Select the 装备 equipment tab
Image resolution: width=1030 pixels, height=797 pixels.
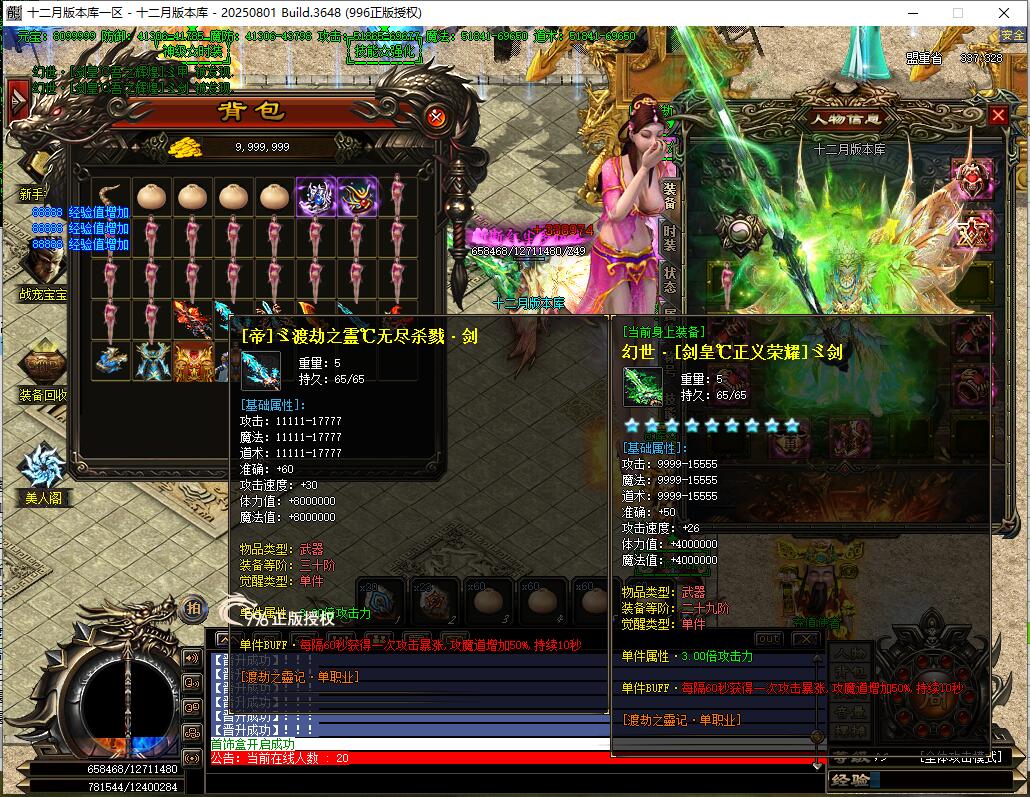(669, 195)
